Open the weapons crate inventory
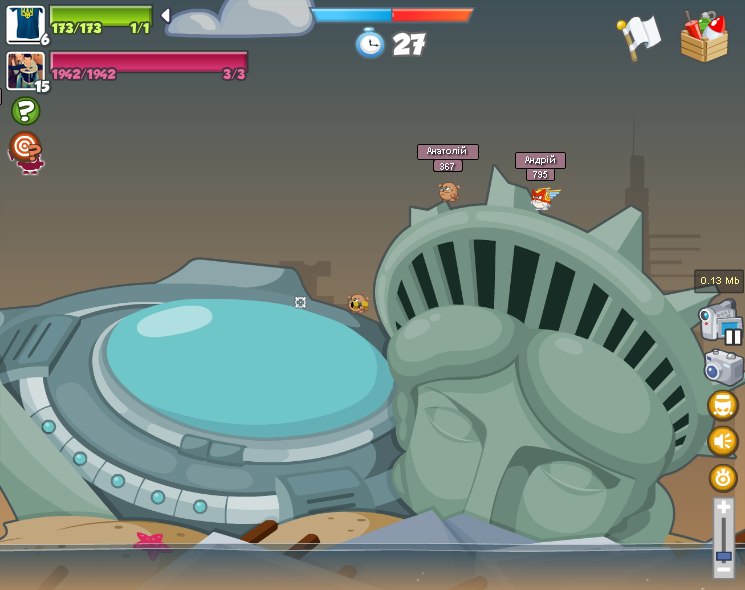Image resolution: width=745 pixels, height=590 pixels. tap(704, 38)
